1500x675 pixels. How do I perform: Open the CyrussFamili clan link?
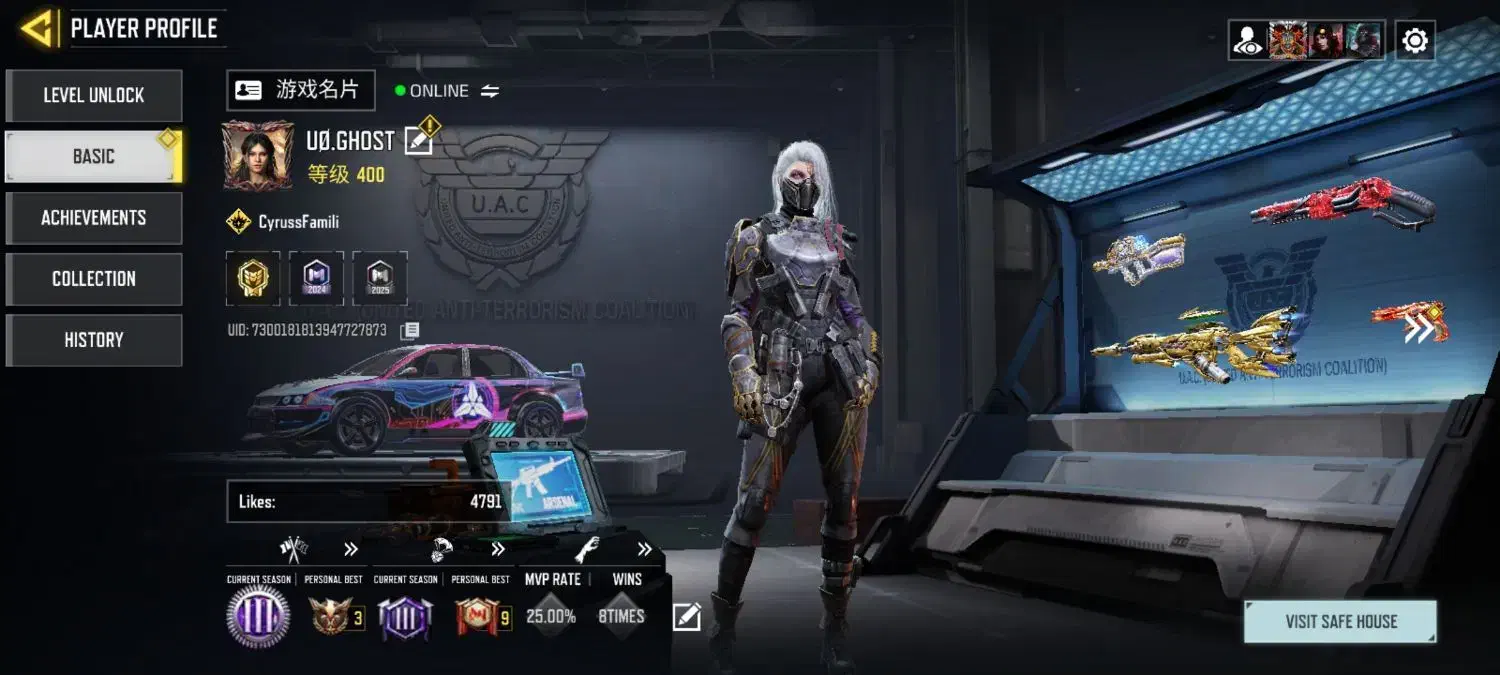298,222
